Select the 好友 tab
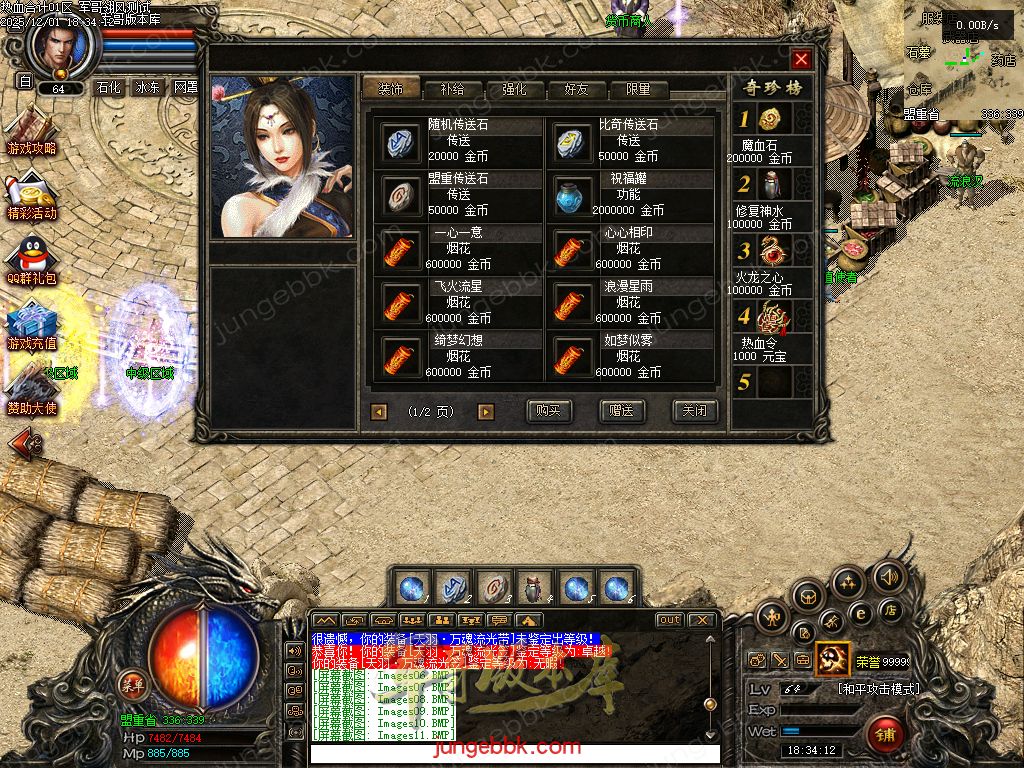Image resolution: width=1024 pixels, height=768 pixels. click(x=576, y=89)
